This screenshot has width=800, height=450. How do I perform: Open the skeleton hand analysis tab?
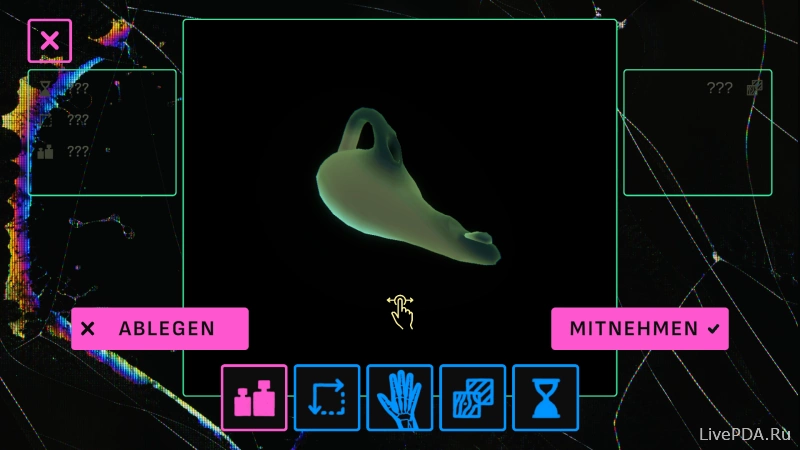tap(400, 398)
